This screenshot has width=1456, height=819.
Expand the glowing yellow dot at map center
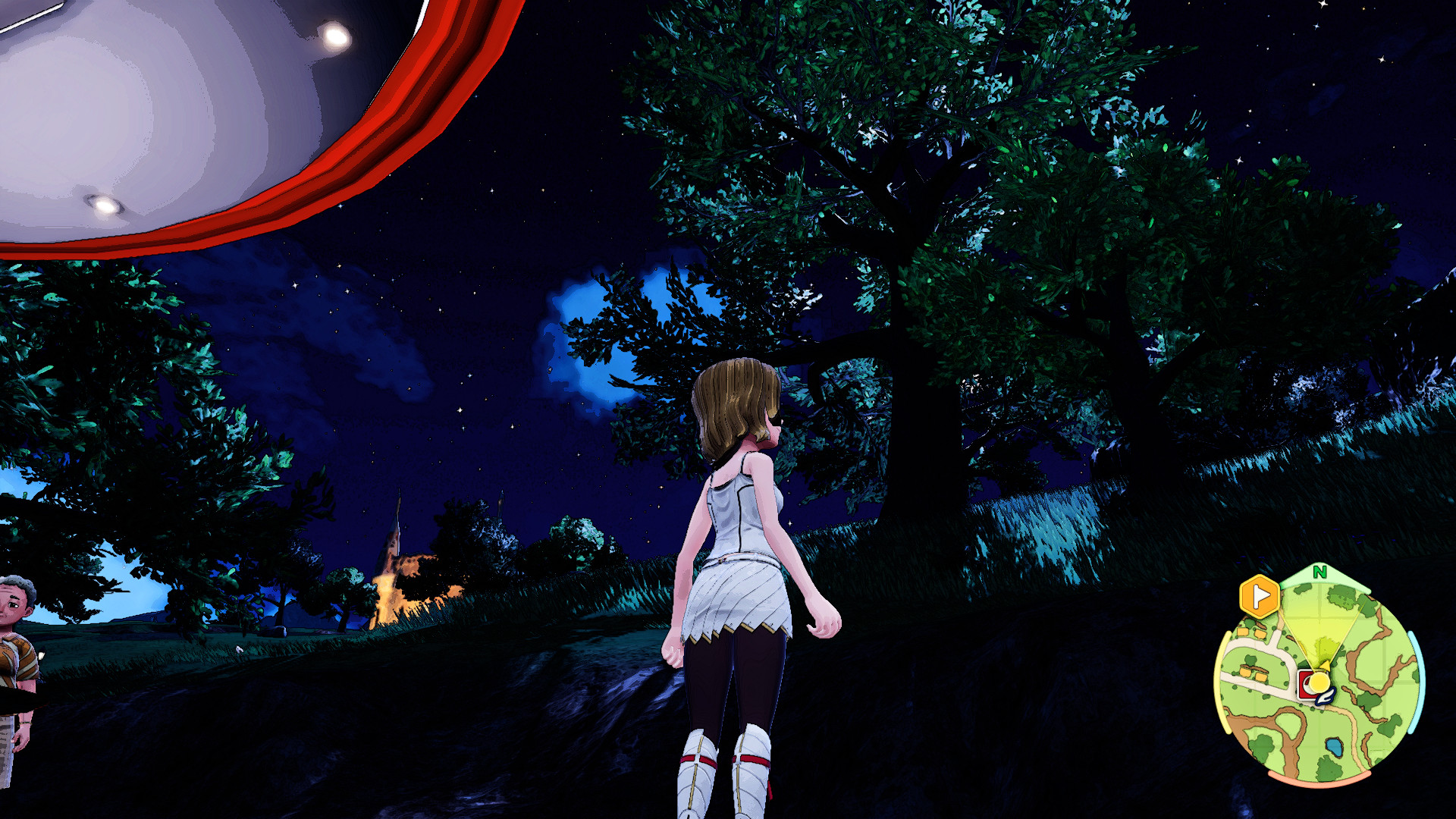1319,680
